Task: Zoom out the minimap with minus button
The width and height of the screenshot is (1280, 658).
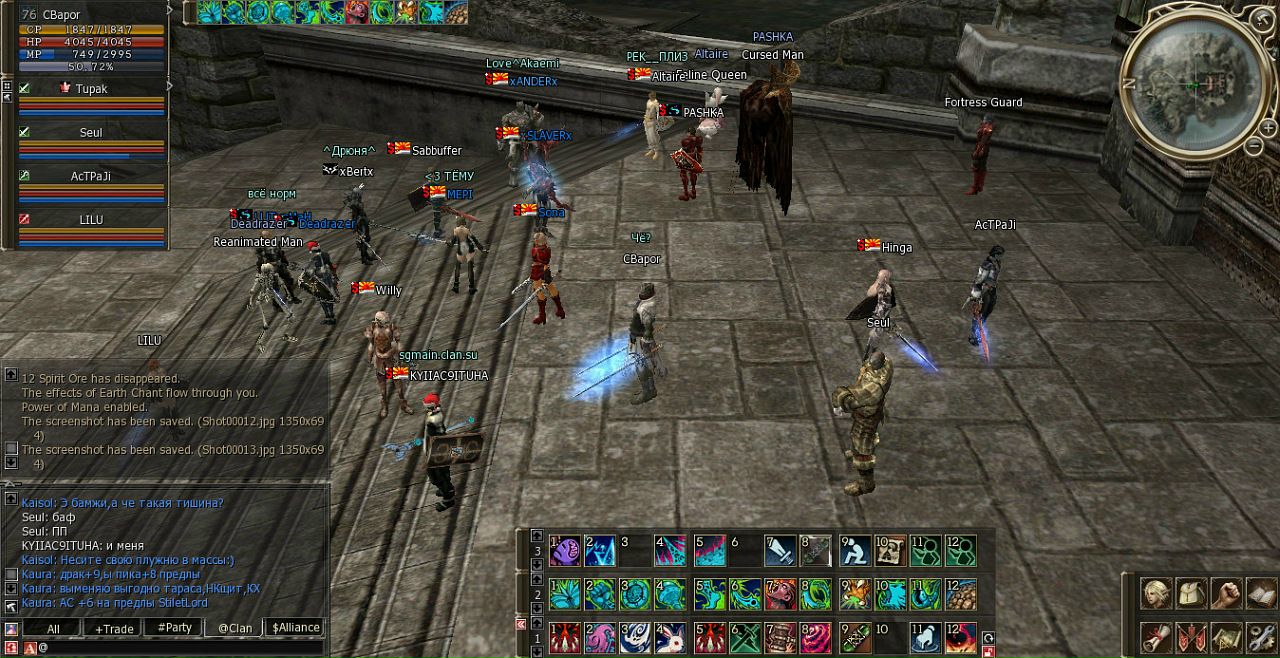Action: click(x=1254, y=146)
